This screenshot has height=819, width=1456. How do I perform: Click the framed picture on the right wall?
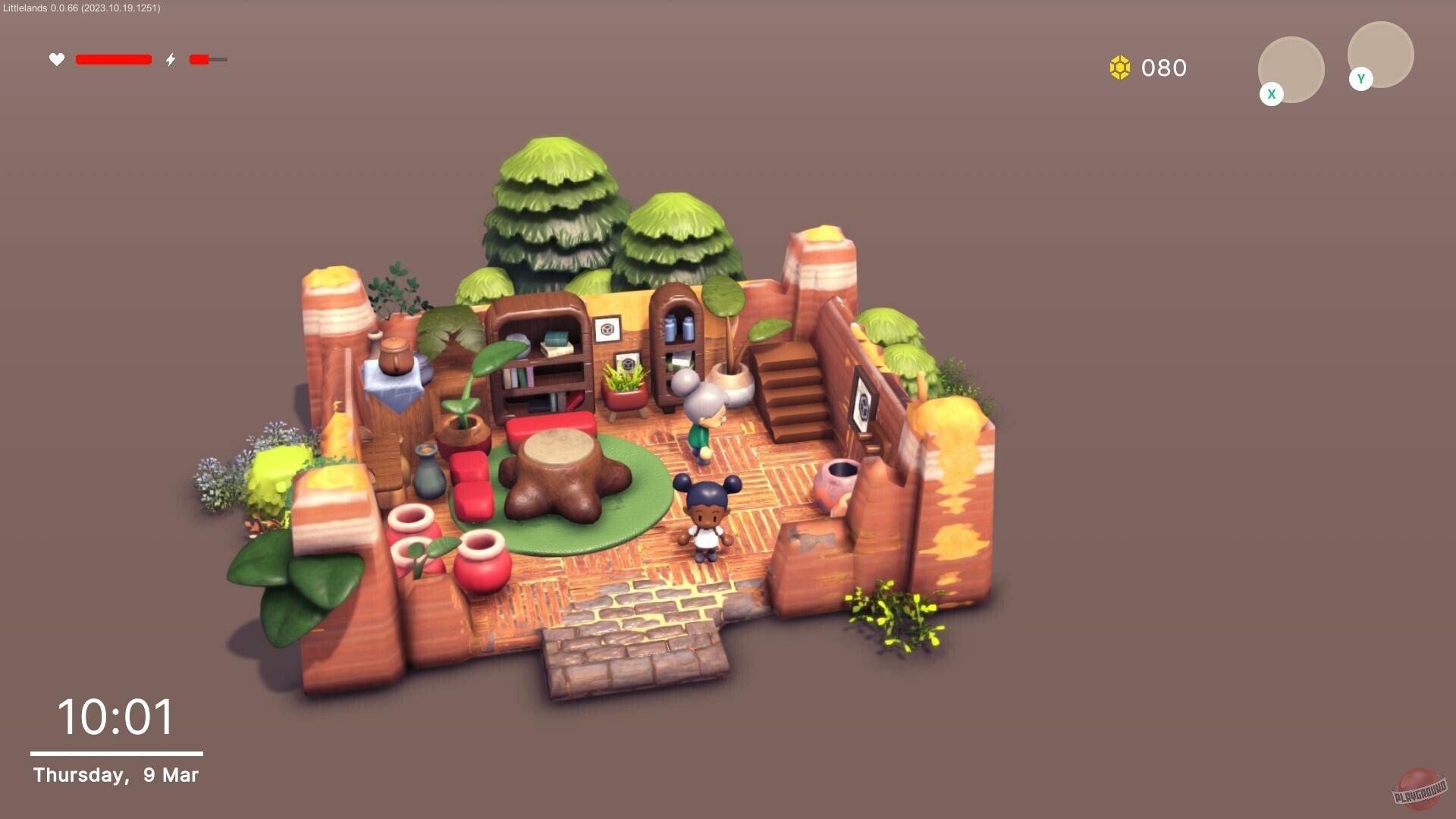point(863,398)
